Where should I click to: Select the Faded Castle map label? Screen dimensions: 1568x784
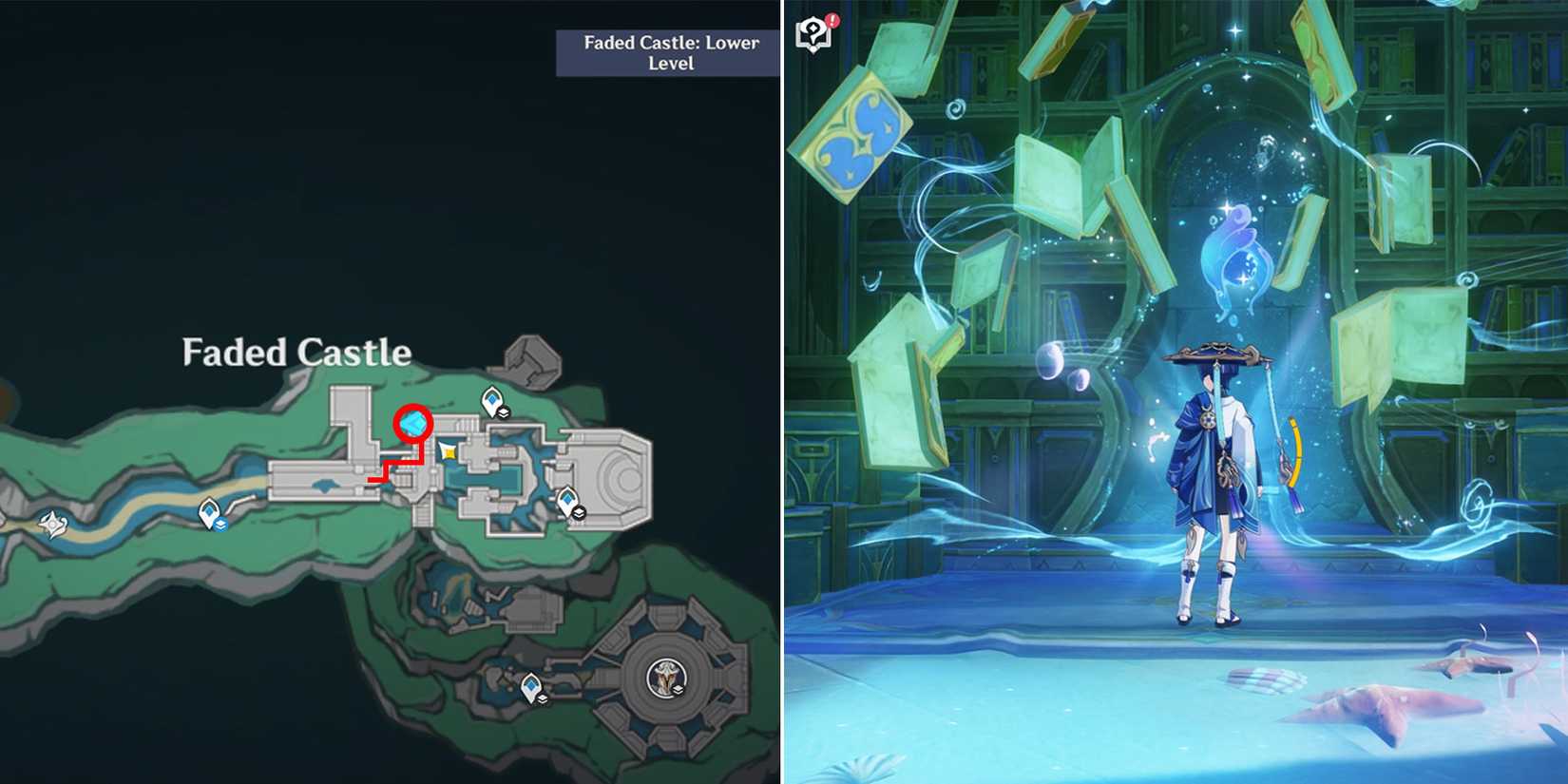point(295,352)
